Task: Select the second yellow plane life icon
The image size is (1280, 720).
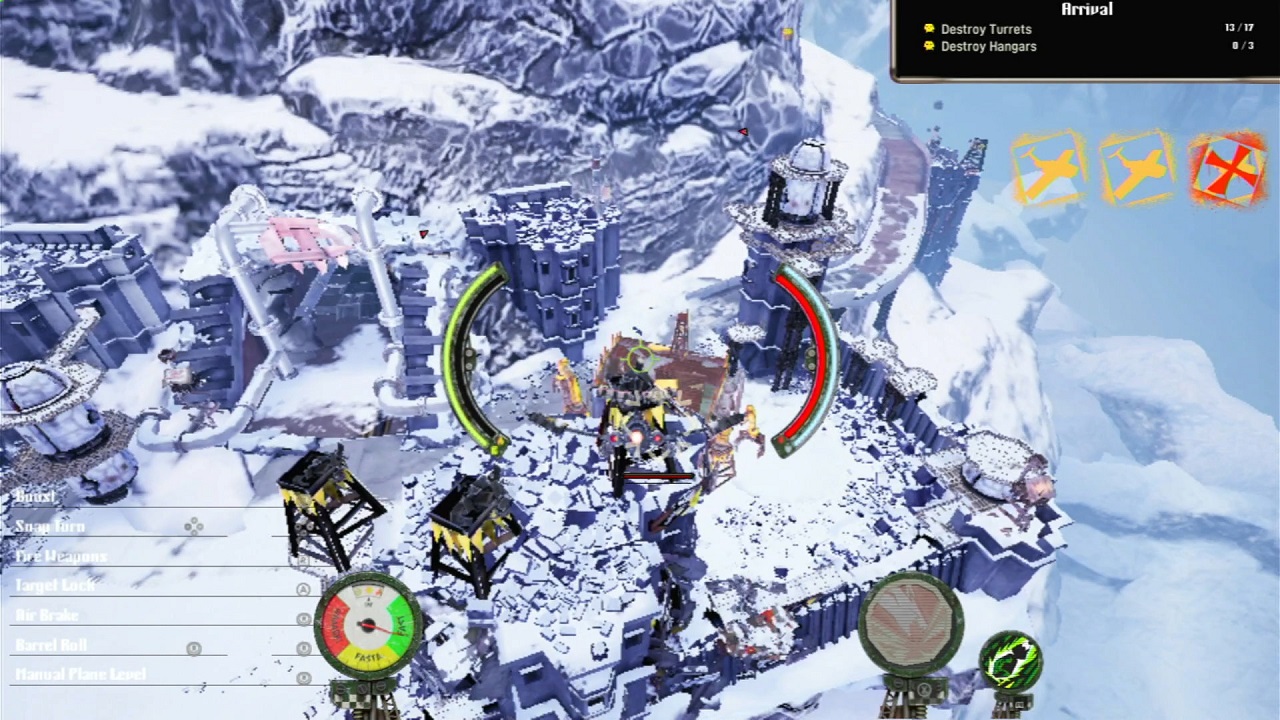Action: click(1138, 166)
